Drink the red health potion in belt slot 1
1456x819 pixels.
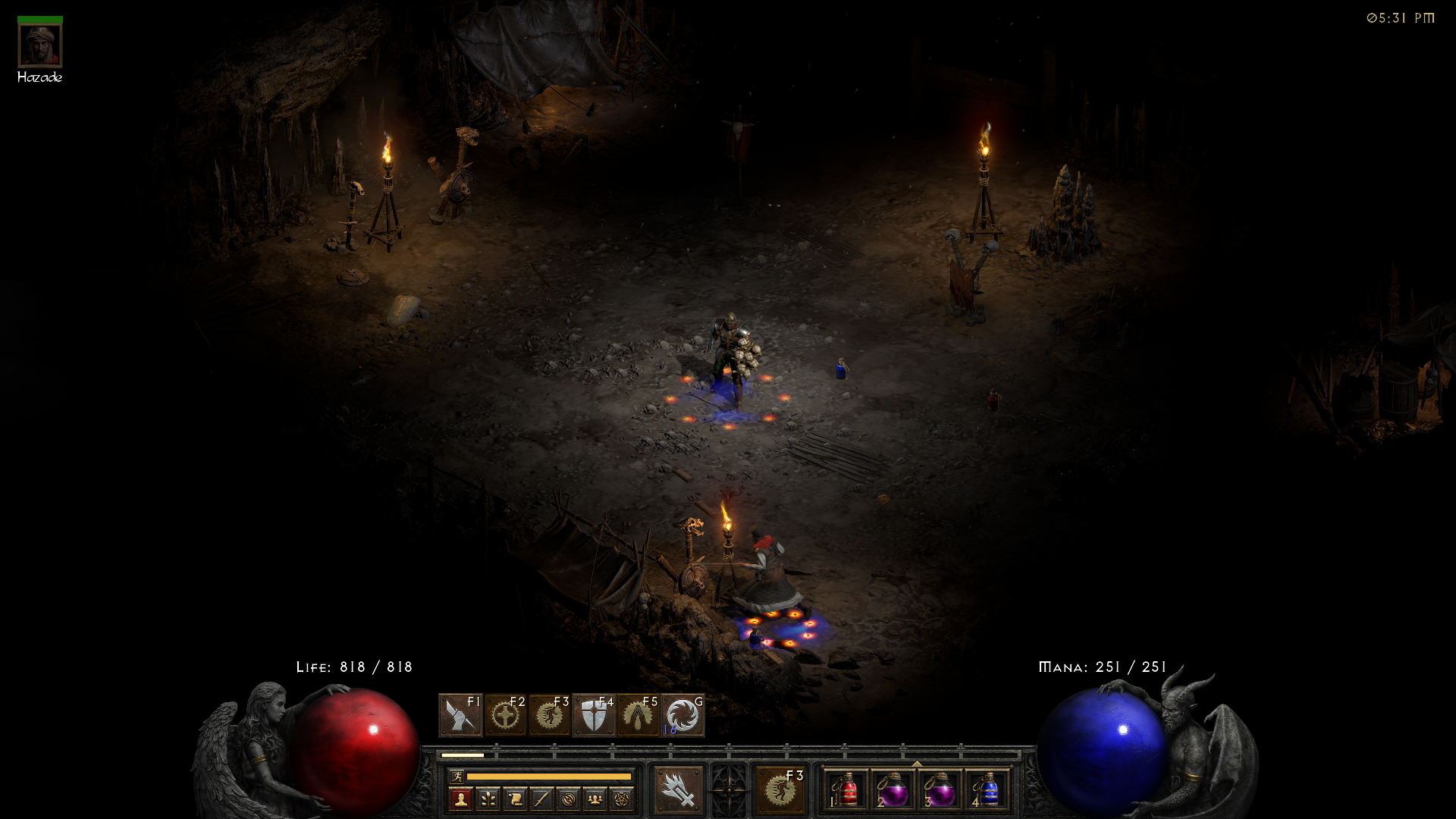point(846,789)
